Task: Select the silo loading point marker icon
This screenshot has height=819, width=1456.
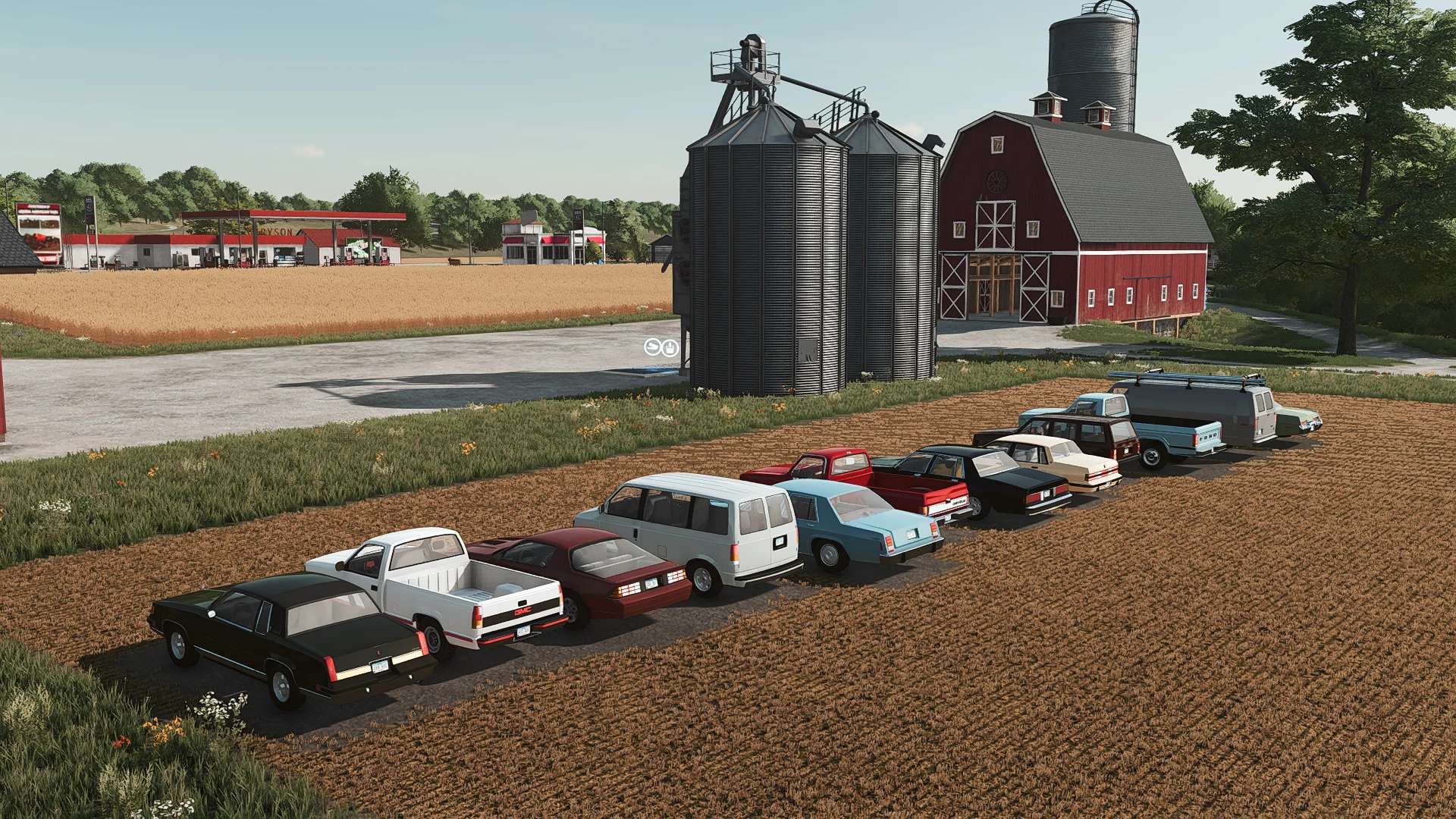Action: 669,347
